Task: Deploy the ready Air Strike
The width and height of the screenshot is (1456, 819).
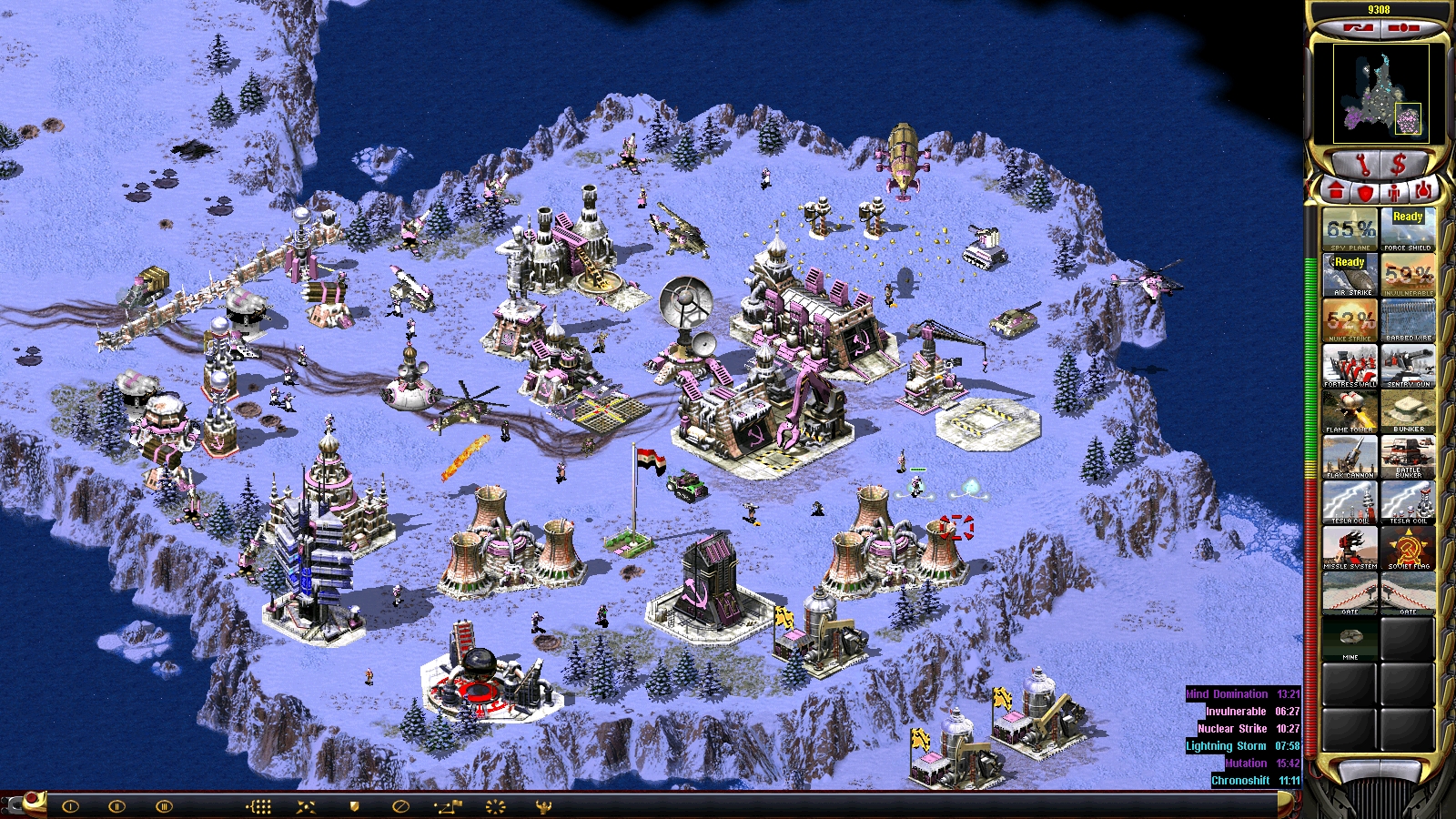Action: 1350,273
